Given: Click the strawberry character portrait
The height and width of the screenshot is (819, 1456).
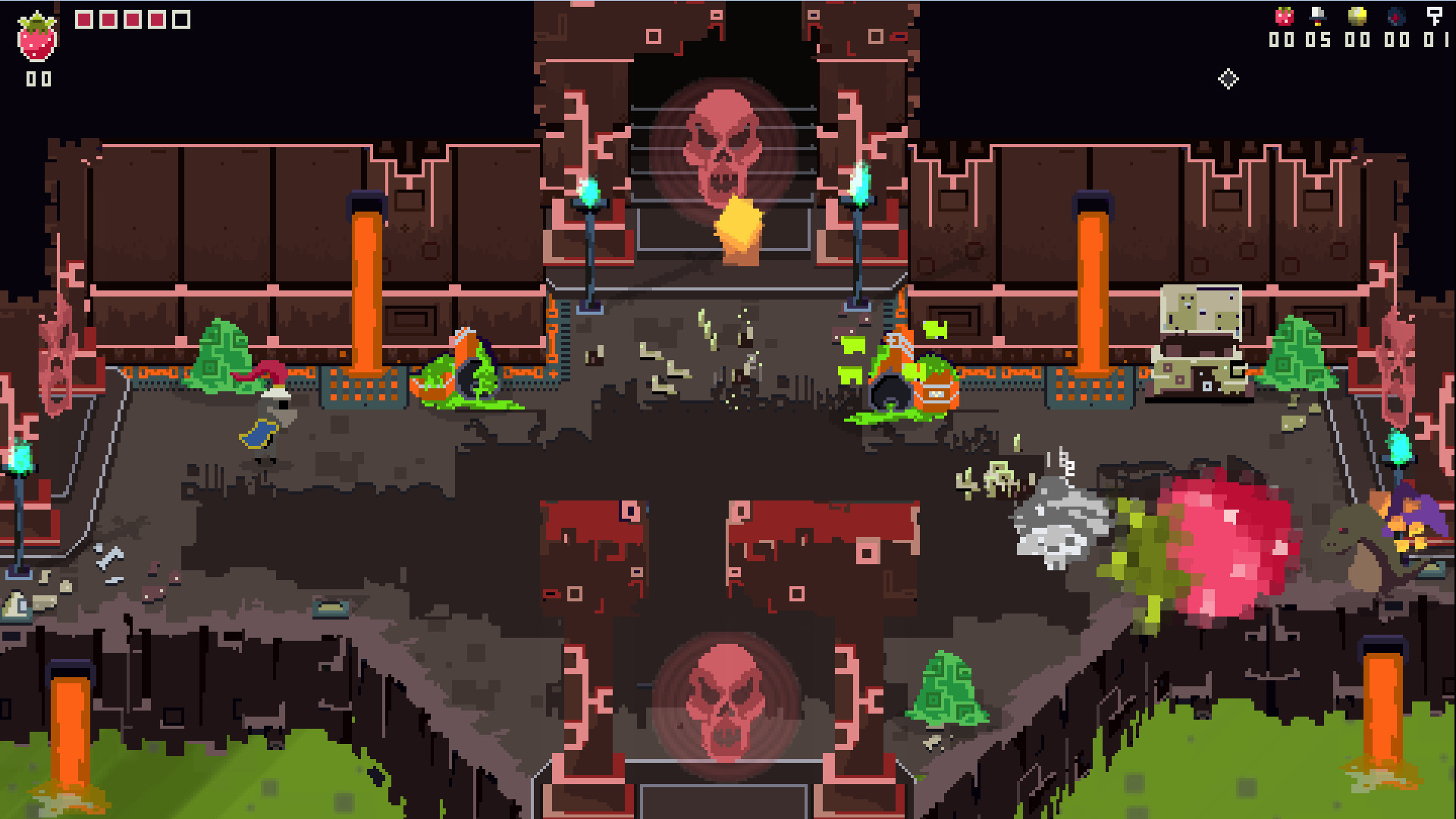Looking at the screenshot, I should pos(36,33).
